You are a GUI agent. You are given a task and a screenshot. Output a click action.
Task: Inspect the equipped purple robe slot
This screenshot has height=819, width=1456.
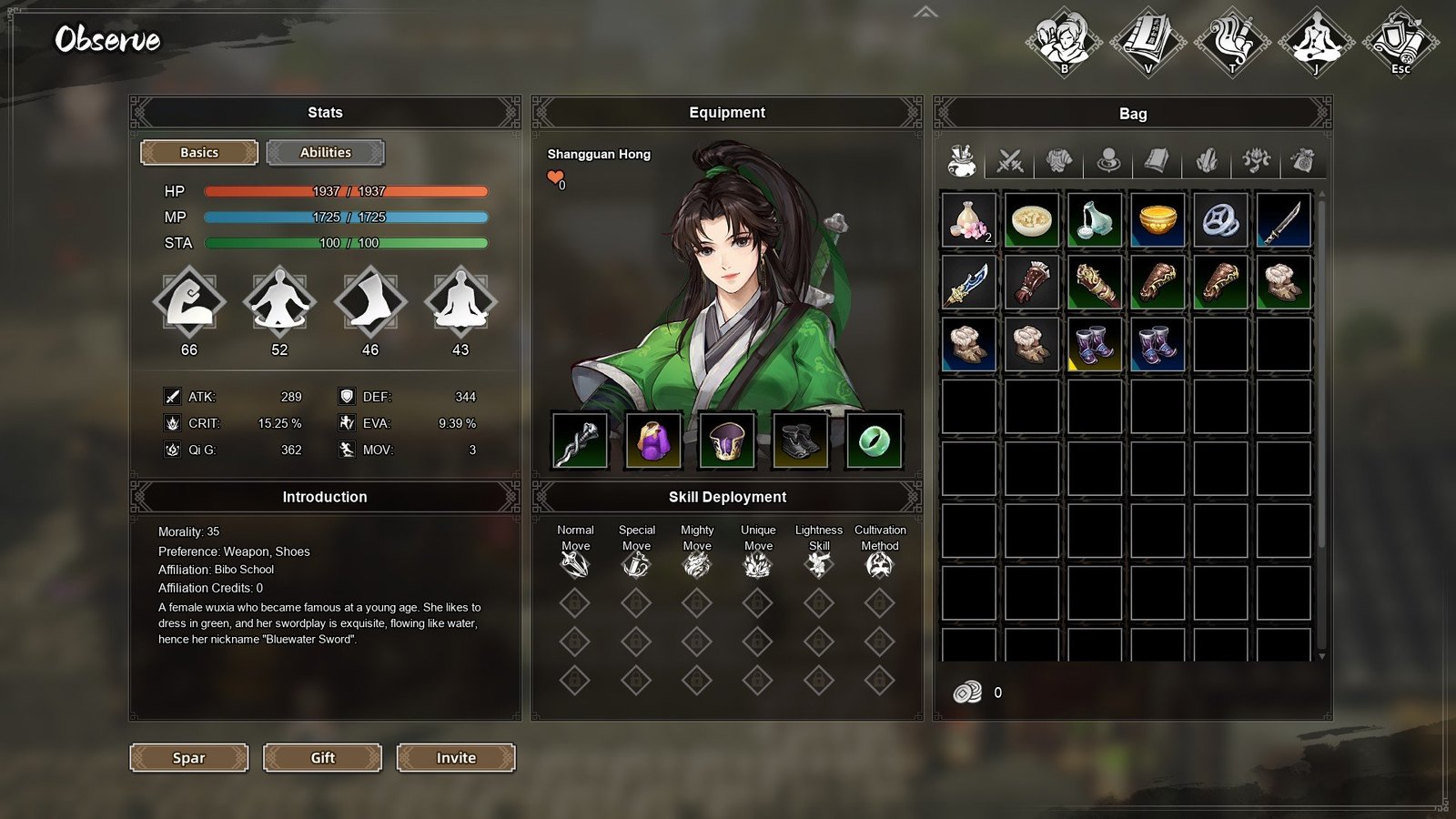click(x=653, y=440)
